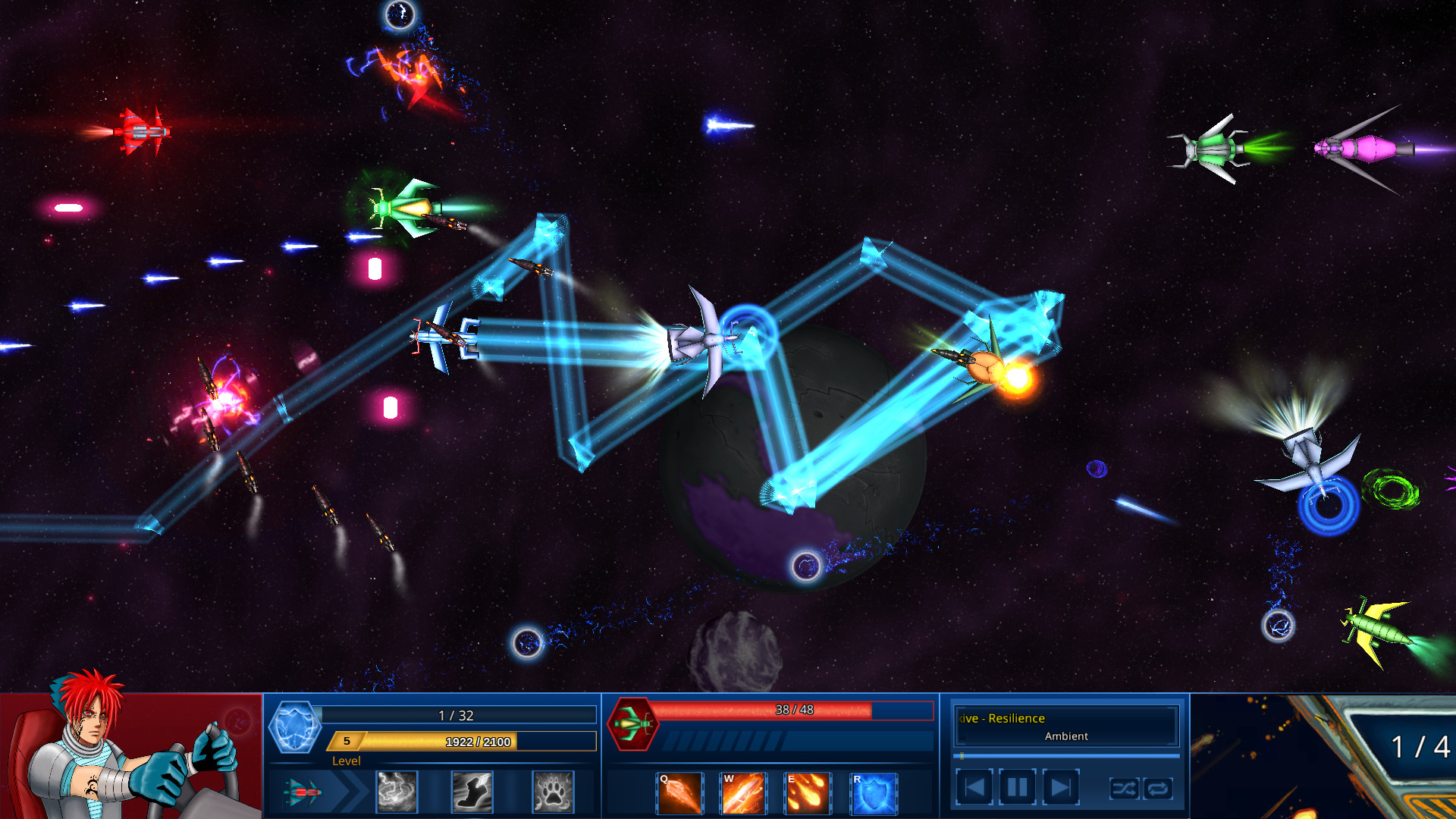
Task: Enable repeat playback of the track
Action: click(x=1159, y=788)
